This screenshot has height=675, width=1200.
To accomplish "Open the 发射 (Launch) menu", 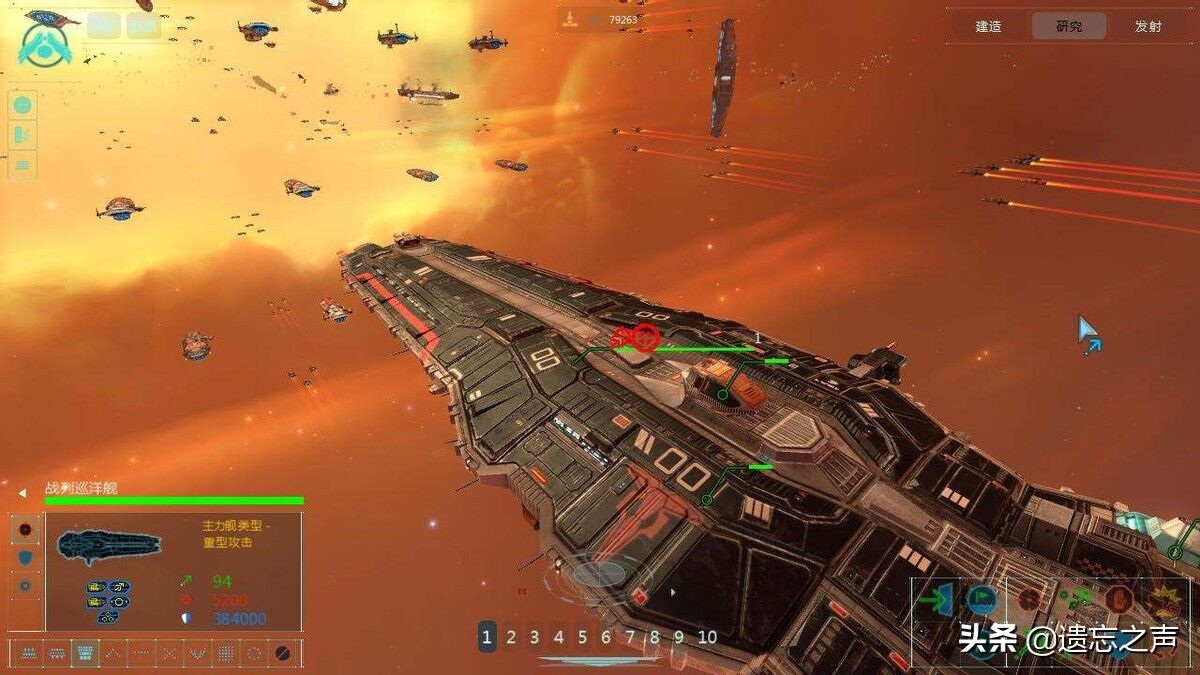I will (x=1148, y=26).
